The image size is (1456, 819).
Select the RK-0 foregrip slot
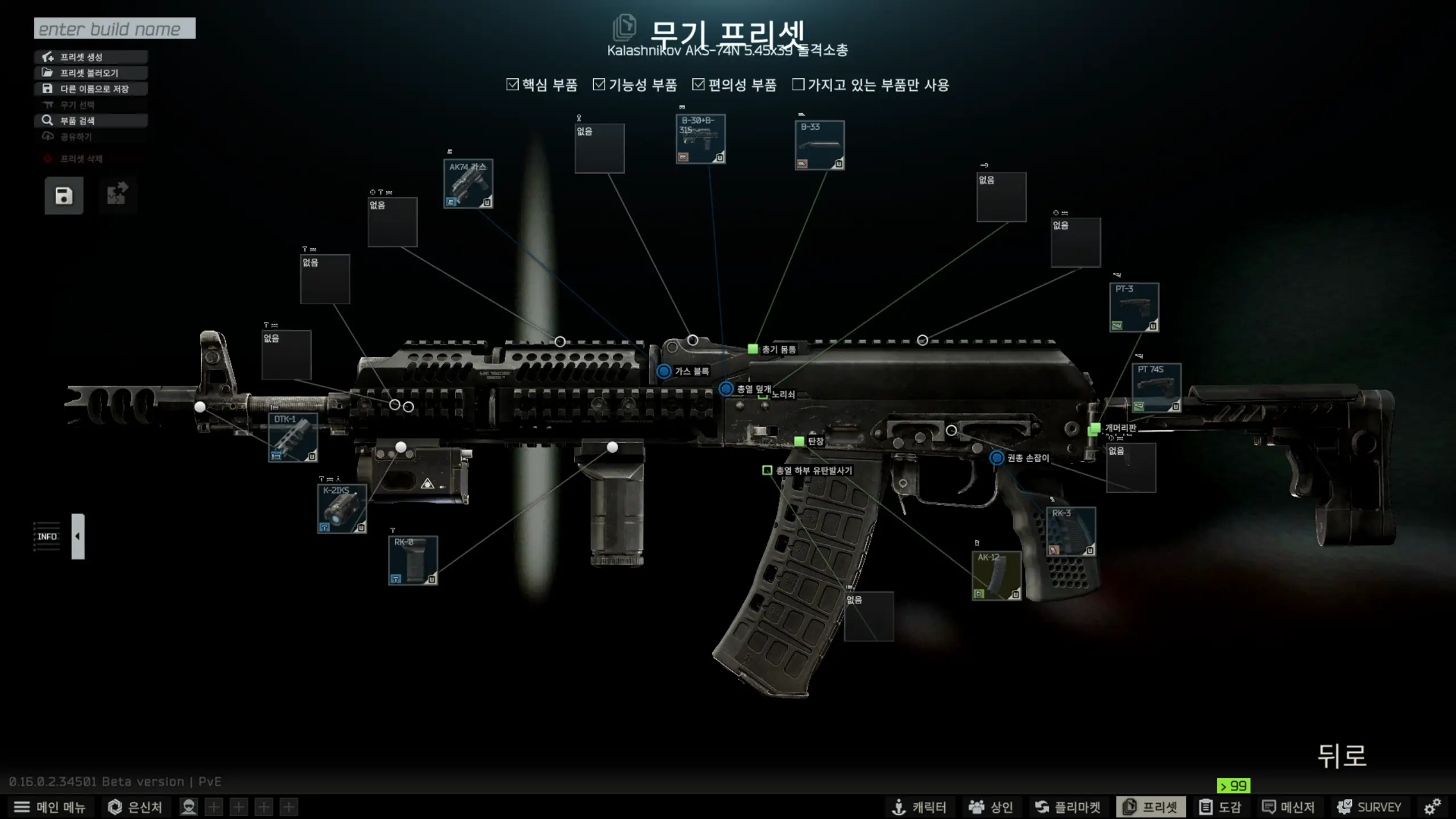[413, 560]
